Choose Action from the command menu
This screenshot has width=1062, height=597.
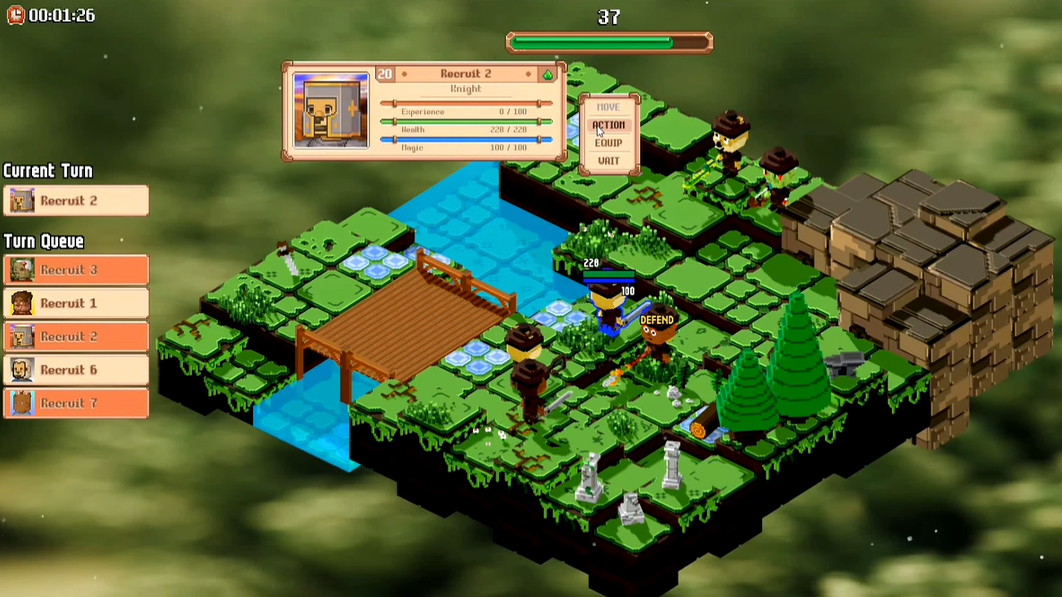coord(608,125)
